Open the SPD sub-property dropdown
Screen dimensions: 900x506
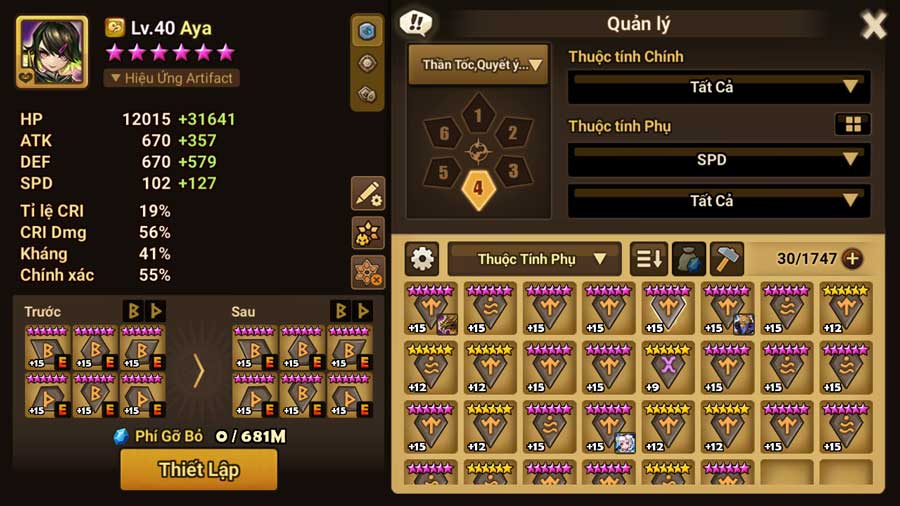718,159
